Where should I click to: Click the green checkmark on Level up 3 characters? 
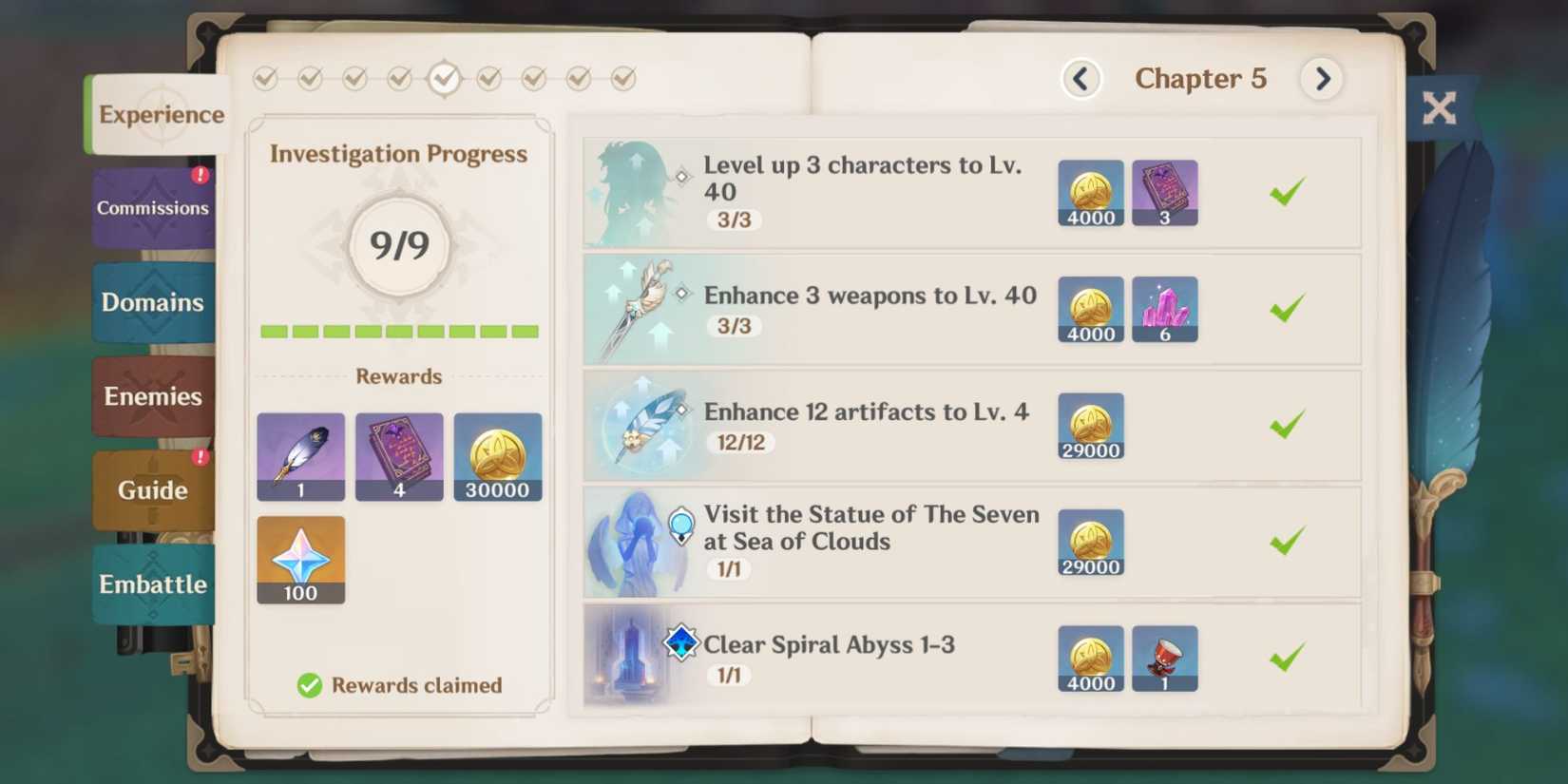coord(1286,191)
